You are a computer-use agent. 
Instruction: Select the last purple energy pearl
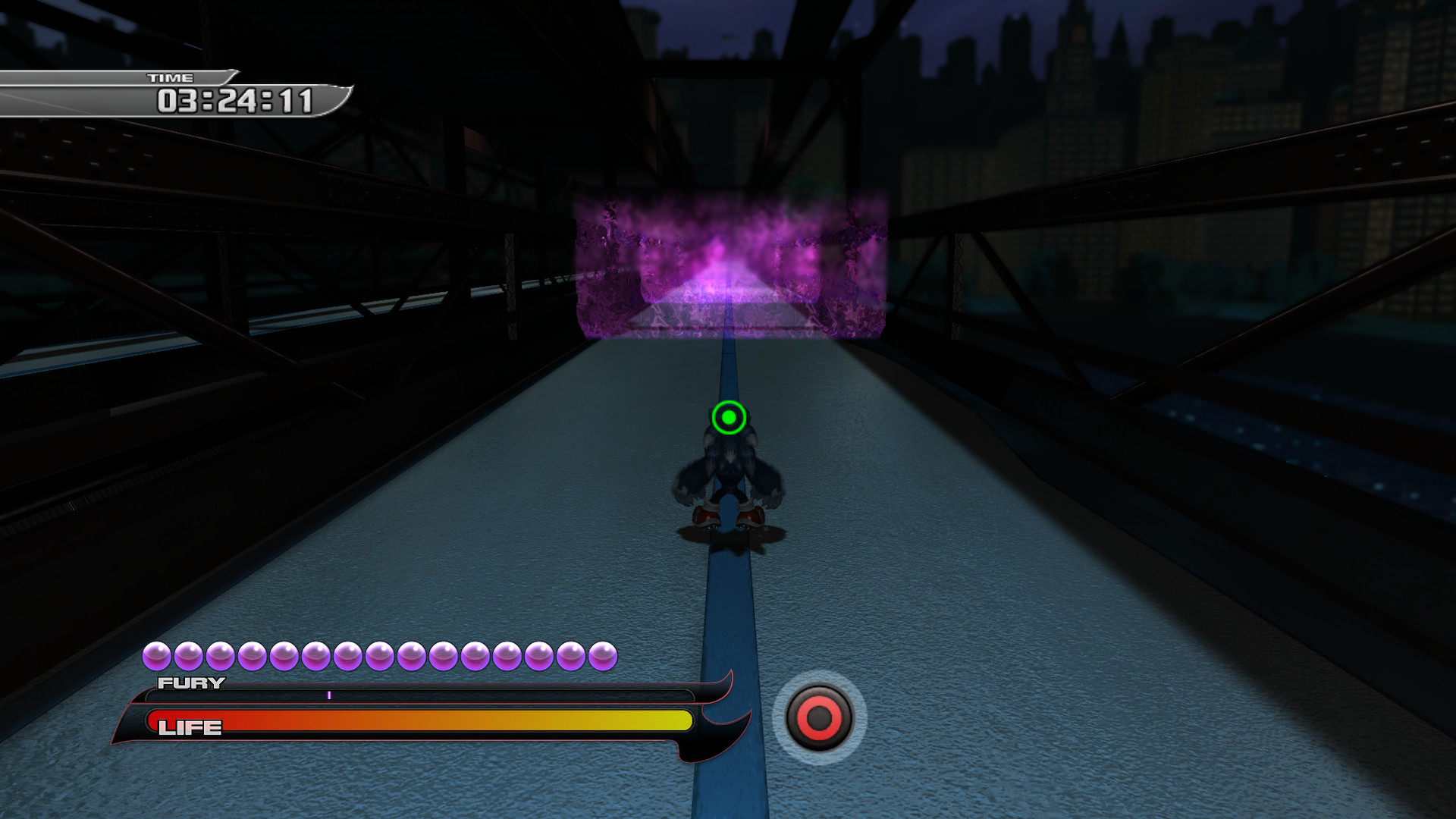[x=604, y=654]
